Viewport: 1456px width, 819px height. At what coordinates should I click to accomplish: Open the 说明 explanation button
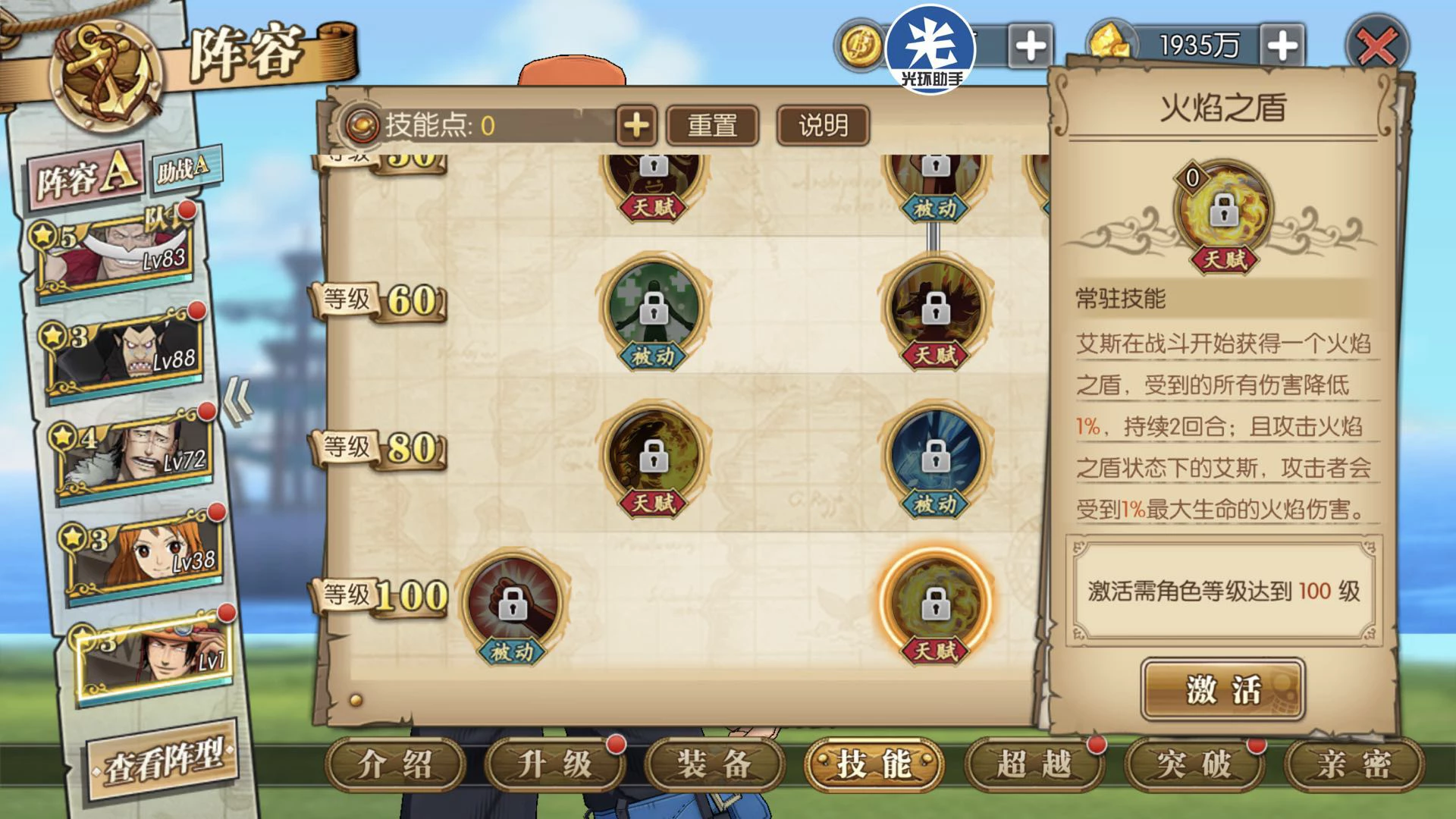coord(823,125)
